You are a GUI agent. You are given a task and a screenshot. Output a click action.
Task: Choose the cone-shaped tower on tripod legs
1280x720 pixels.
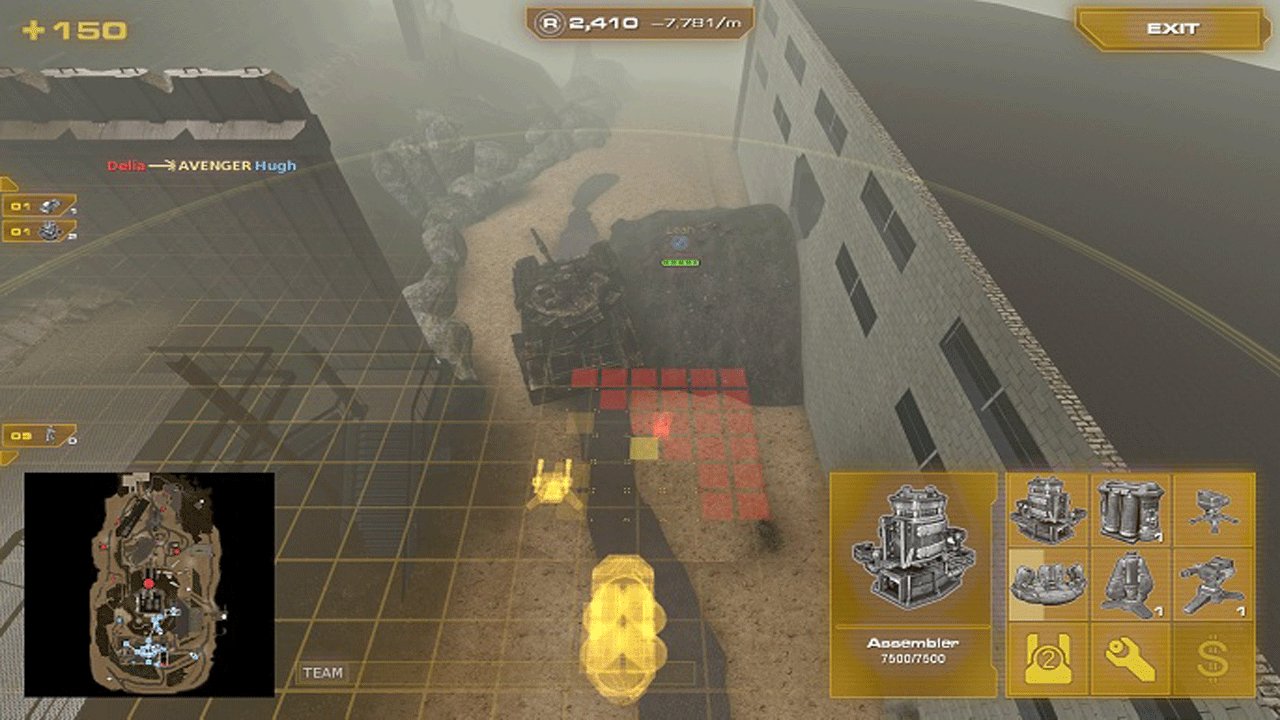pyautogui.click(x=1131, y=585)
